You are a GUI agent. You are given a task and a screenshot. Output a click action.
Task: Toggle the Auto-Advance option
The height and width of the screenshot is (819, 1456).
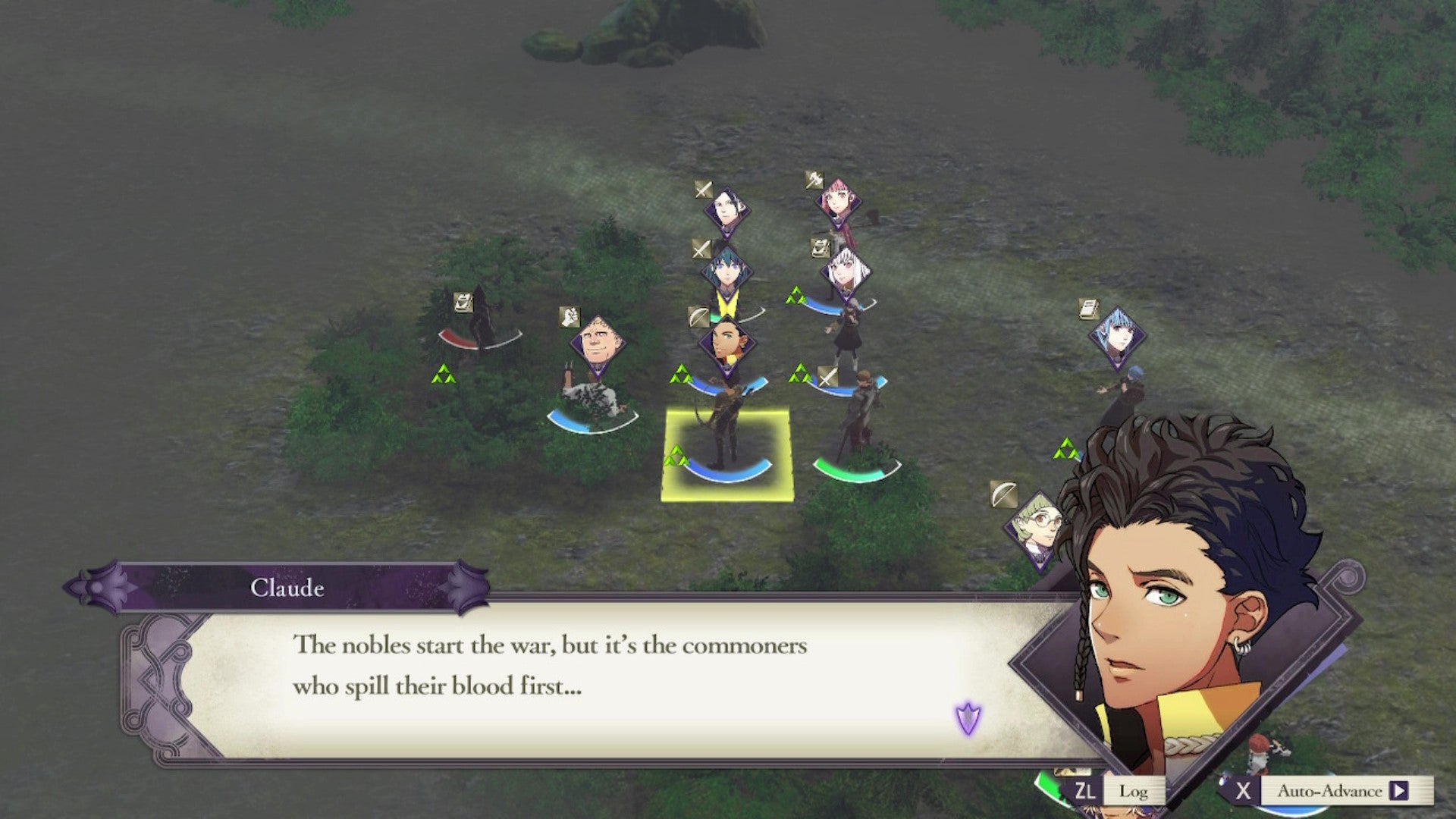point(1329,791)
